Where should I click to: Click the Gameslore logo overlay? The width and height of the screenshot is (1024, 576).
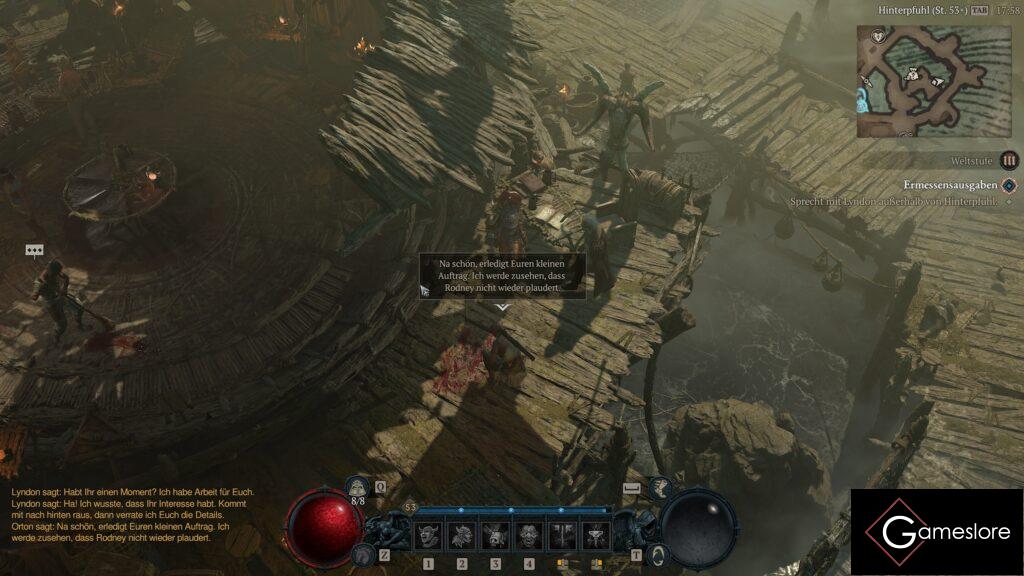click(936, 532)
